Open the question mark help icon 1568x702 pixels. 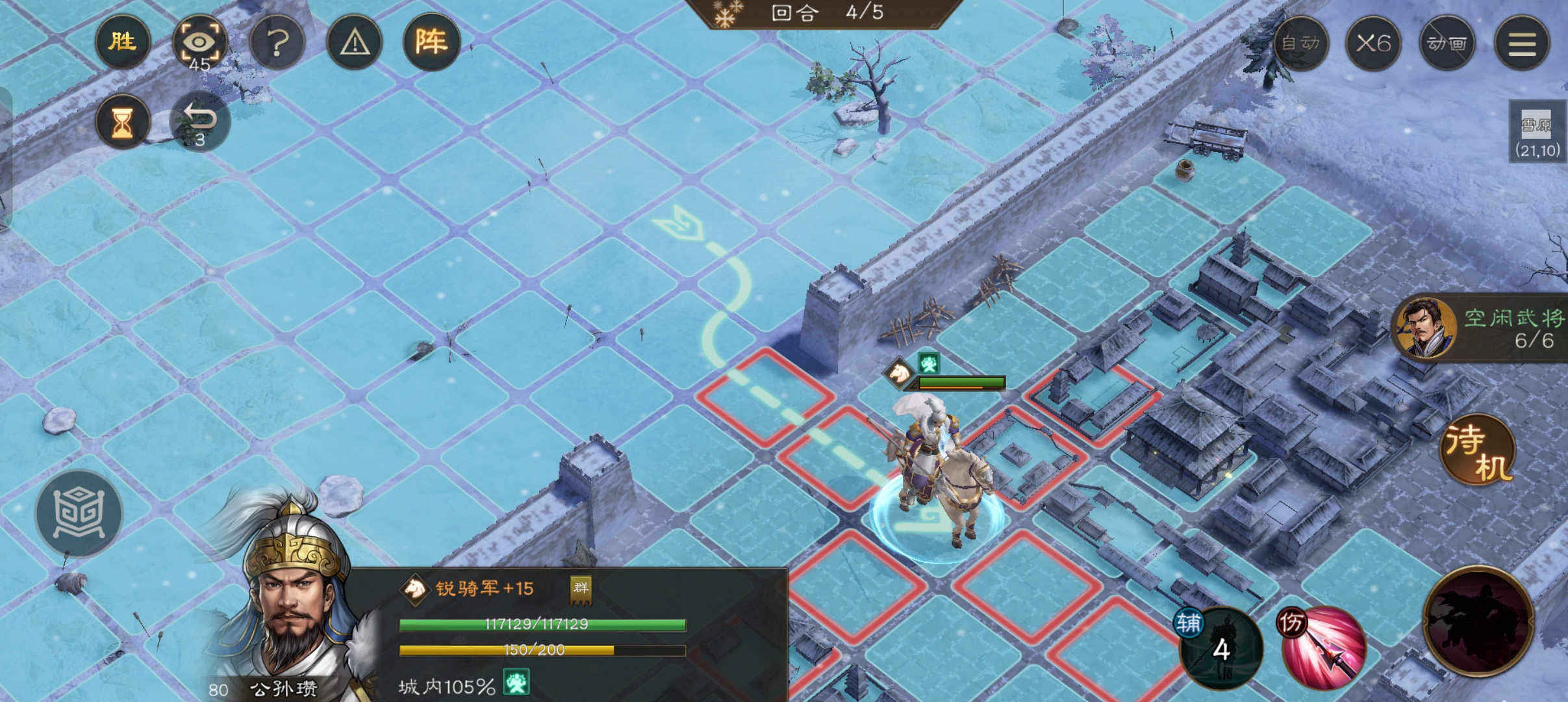tap(278, 42)
